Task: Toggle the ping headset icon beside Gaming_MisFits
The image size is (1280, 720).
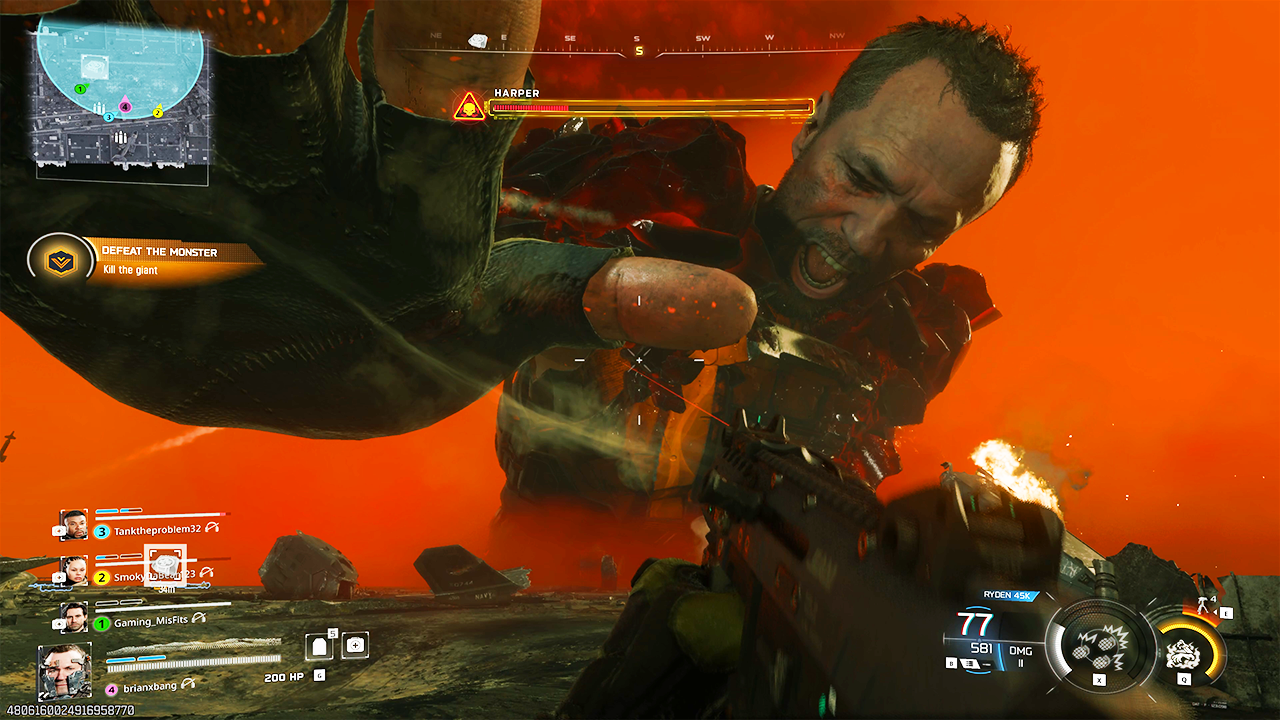Action: click(x=198, y=617)
